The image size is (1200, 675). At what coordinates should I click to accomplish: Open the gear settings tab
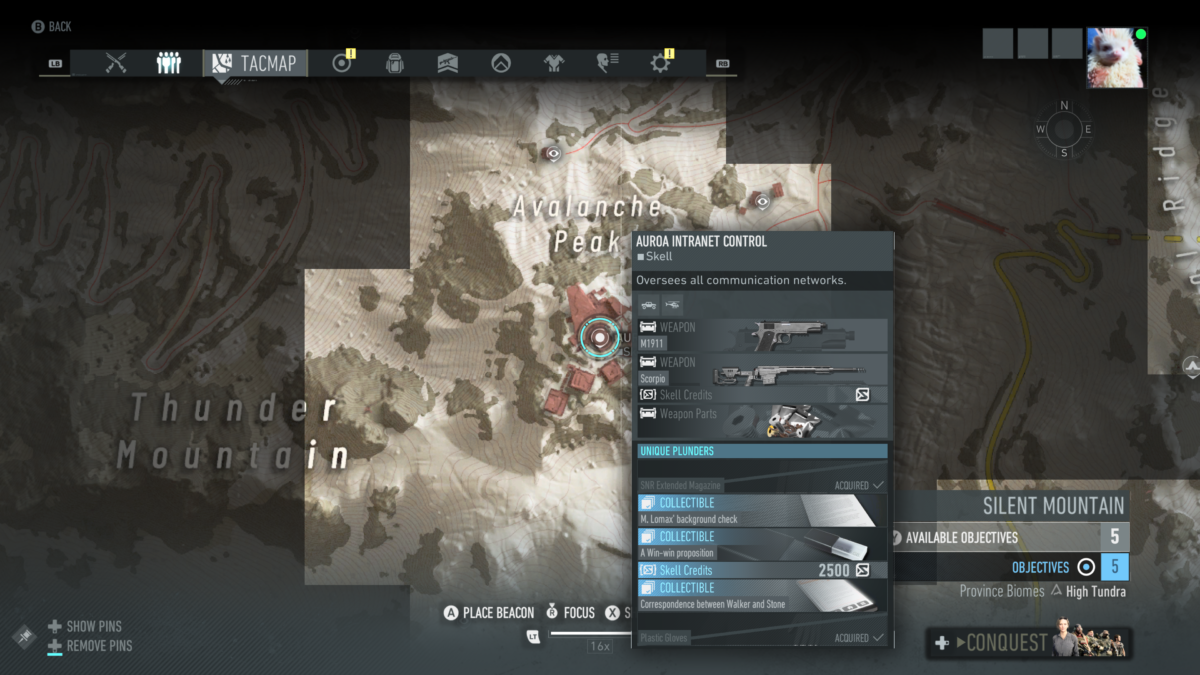[x=660, y=64]
